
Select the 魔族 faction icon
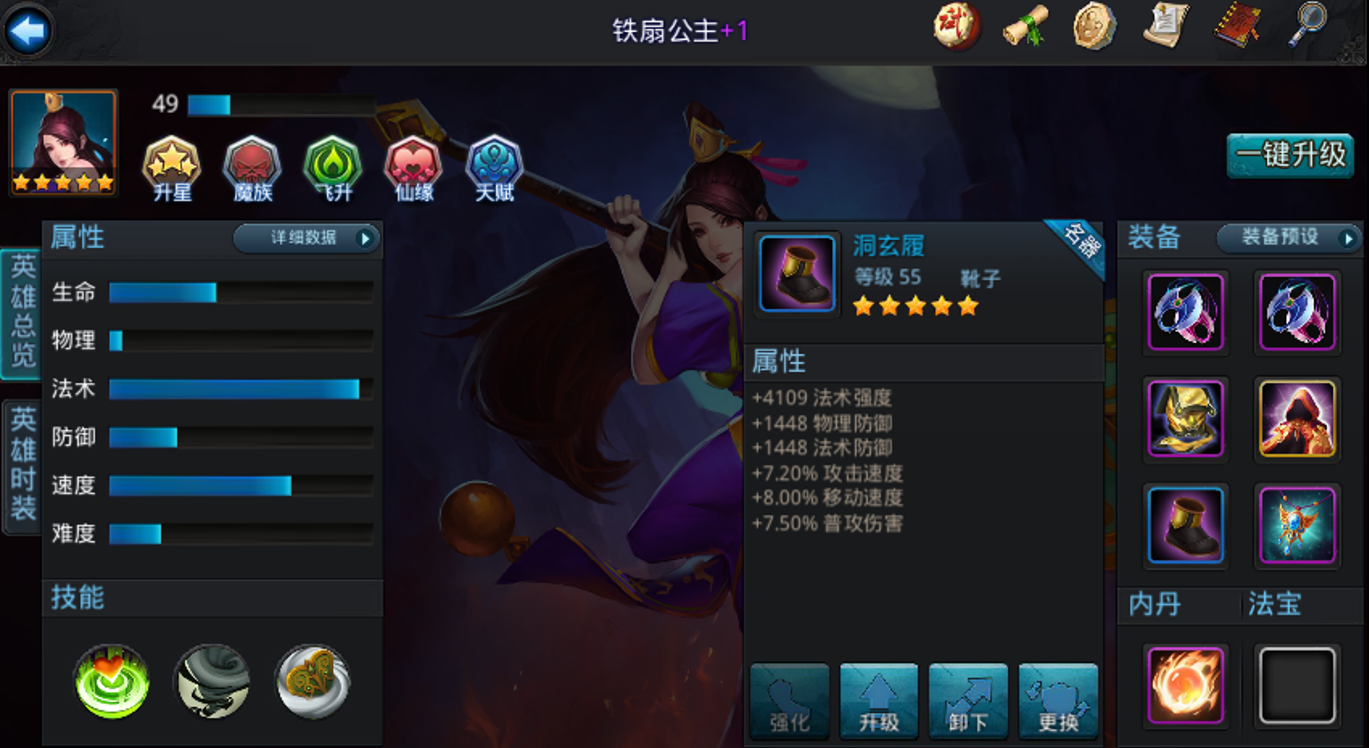tap(250, 170)
